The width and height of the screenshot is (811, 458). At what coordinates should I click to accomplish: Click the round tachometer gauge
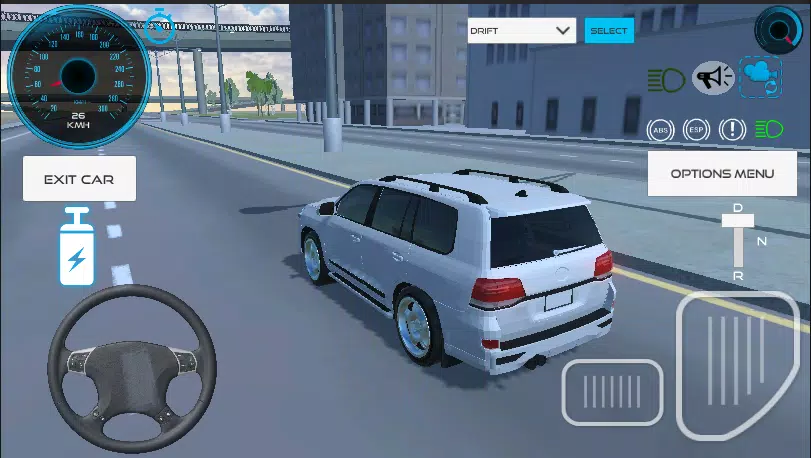tap(780, 29)
